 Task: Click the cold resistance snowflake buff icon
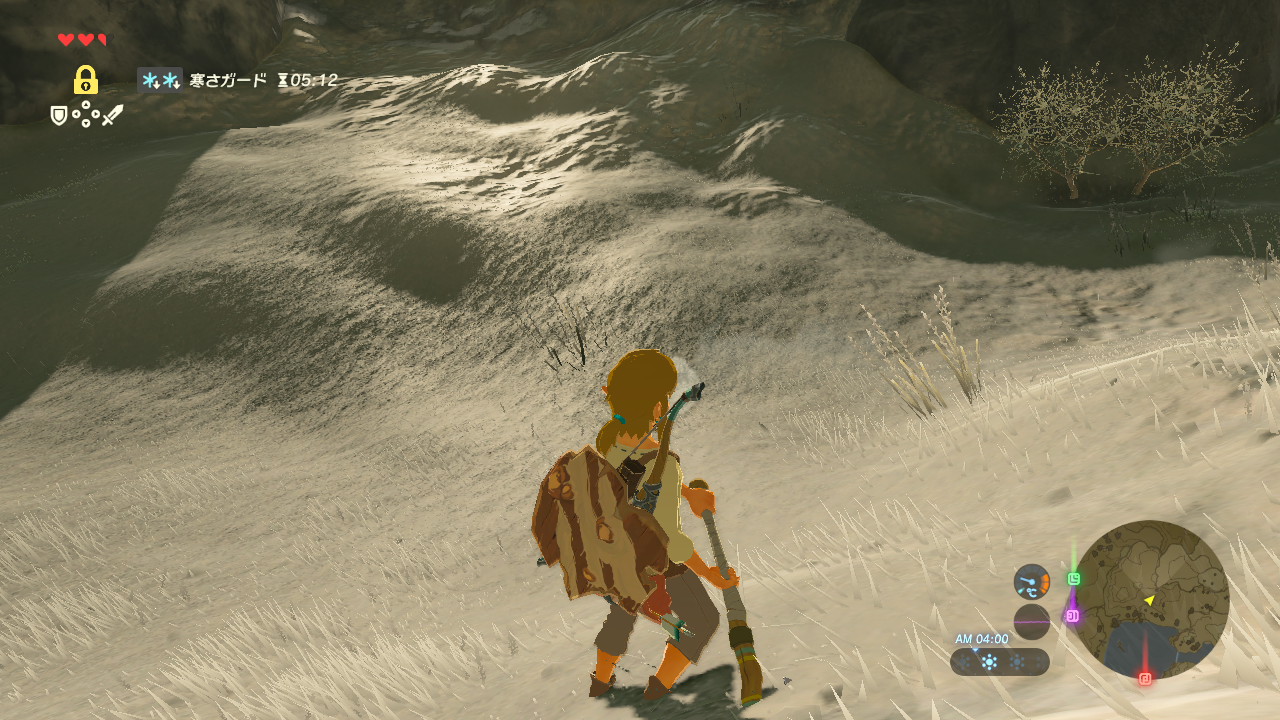(159, 80)
